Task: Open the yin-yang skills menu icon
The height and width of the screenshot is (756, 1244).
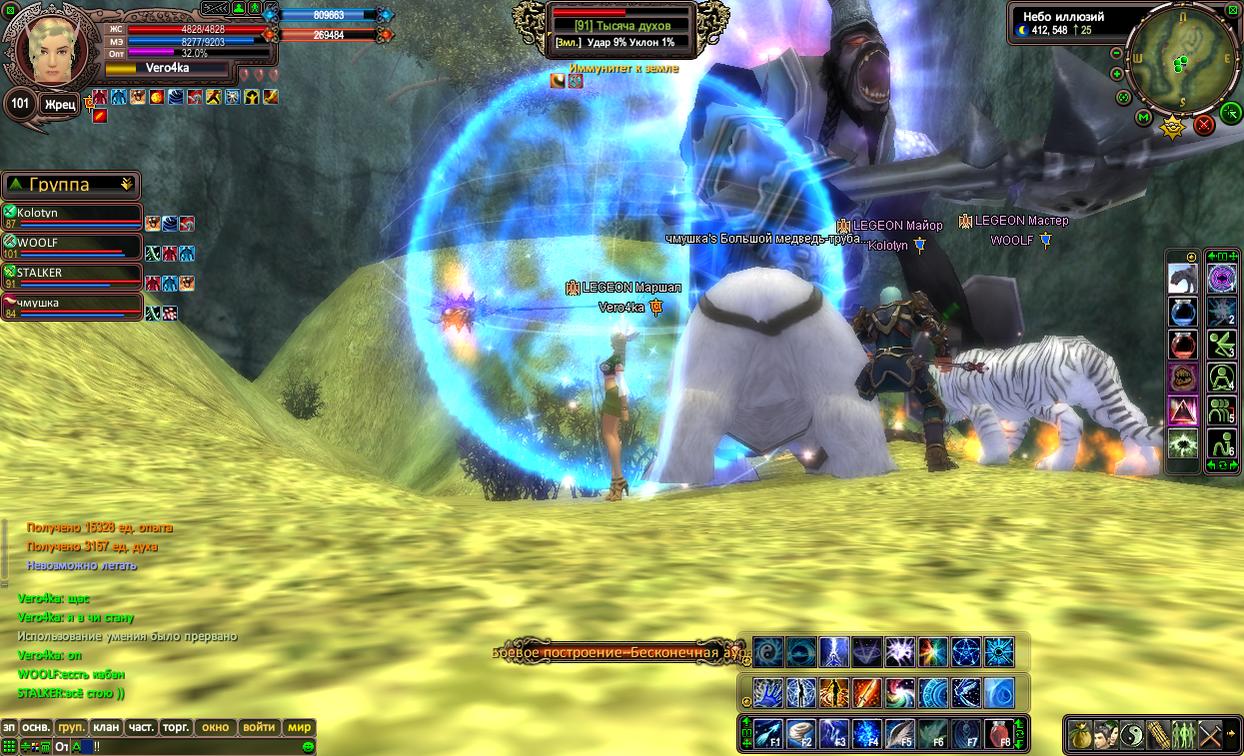Action: click(1132, 732)
